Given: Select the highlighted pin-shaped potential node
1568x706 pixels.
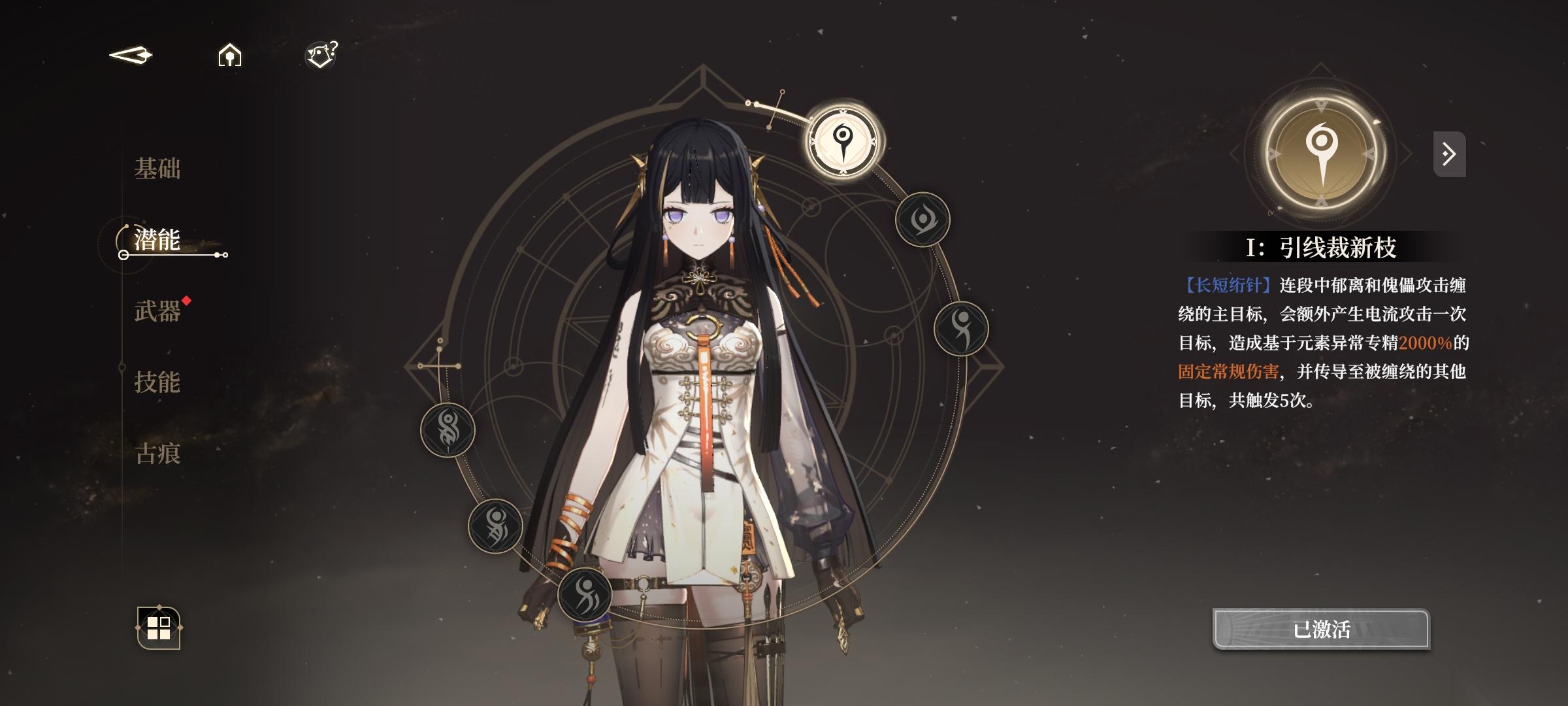Looking at the screenshot, I should point(843,141).
